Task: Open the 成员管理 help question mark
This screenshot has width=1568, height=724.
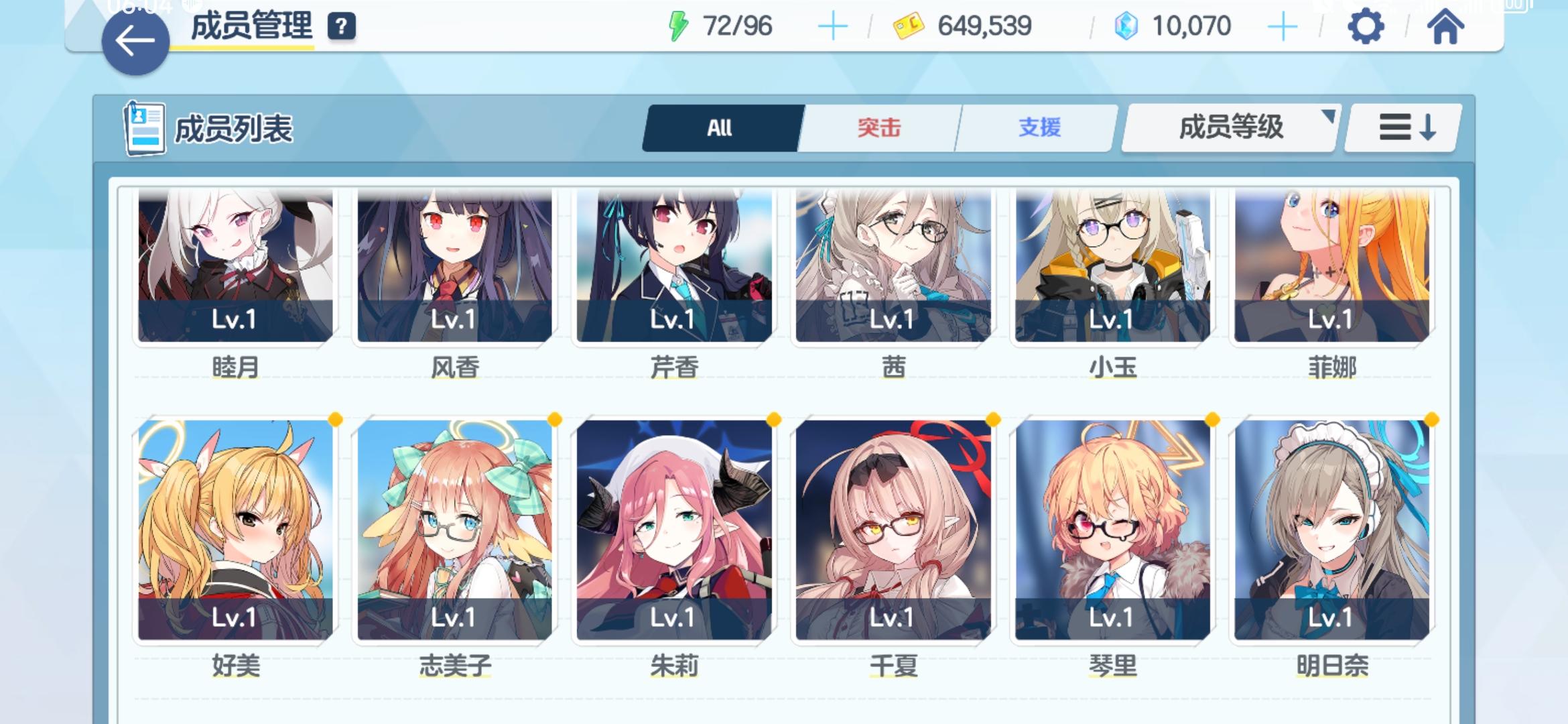Action: tap(342, 27)
